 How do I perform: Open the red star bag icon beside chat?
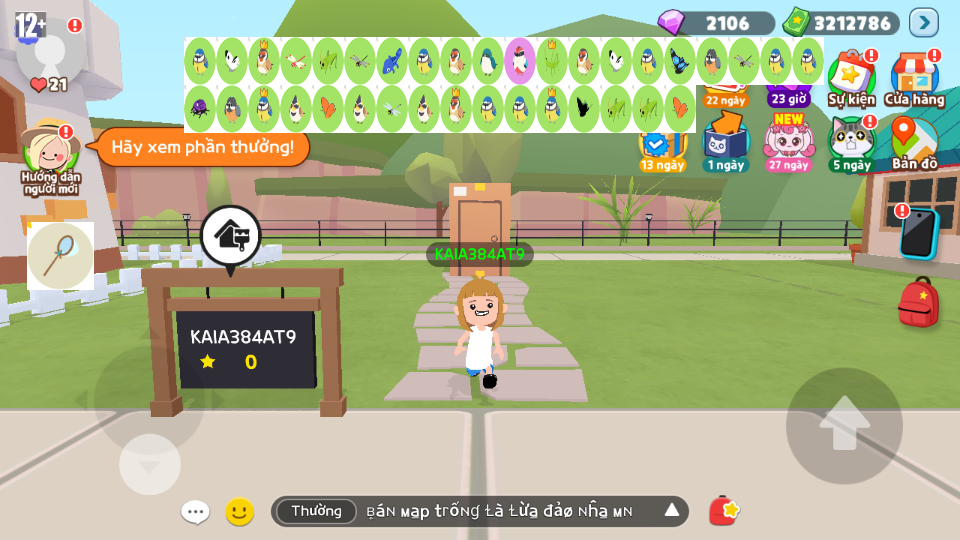coord(724,511)
